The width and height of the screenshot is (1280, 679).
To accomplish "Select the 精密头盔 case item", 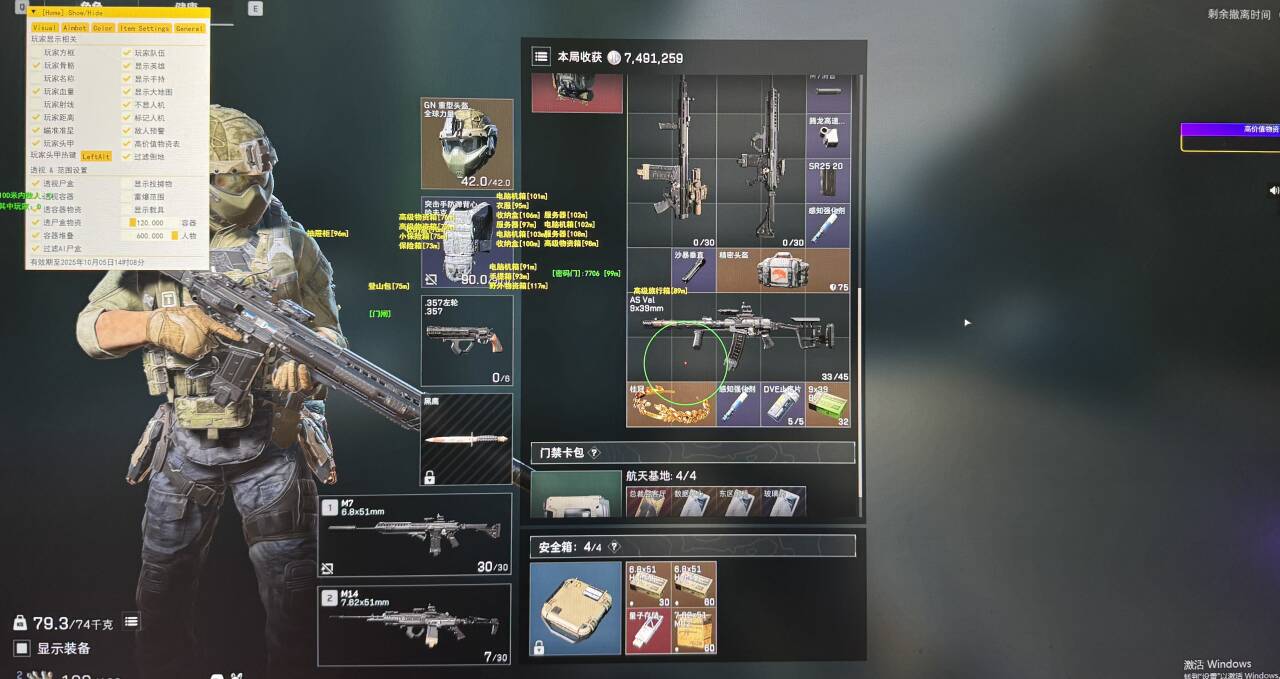I will pos(784,270).
